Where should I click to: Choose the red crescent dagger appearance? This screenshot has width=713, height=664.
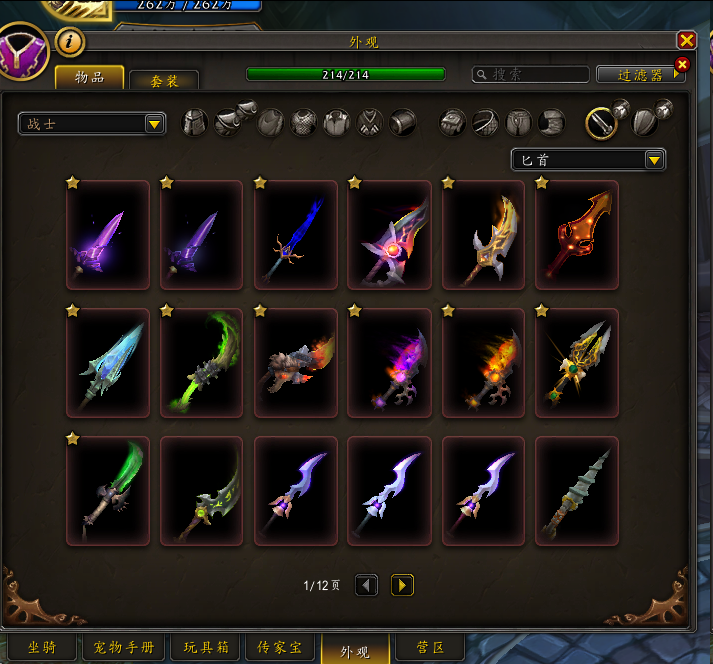click(577, 235)
